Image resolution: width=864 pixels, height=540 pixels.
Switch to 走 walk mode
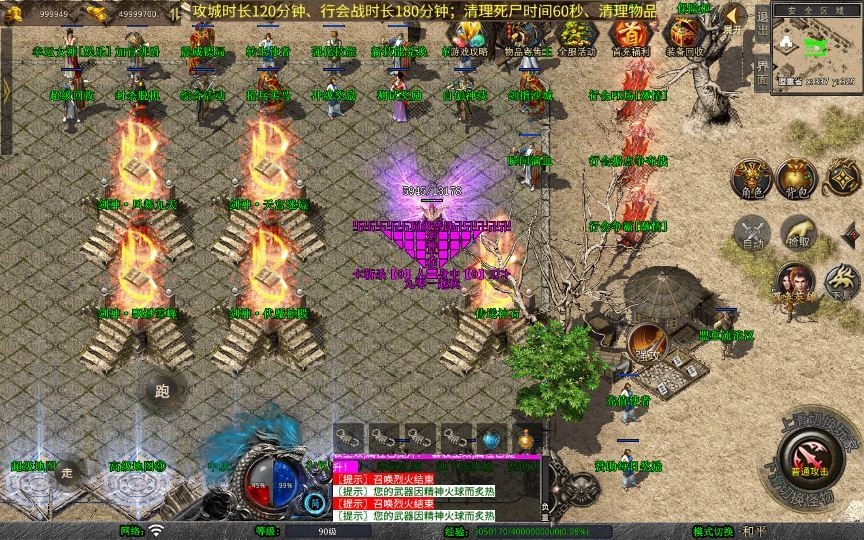pos(67,472)
